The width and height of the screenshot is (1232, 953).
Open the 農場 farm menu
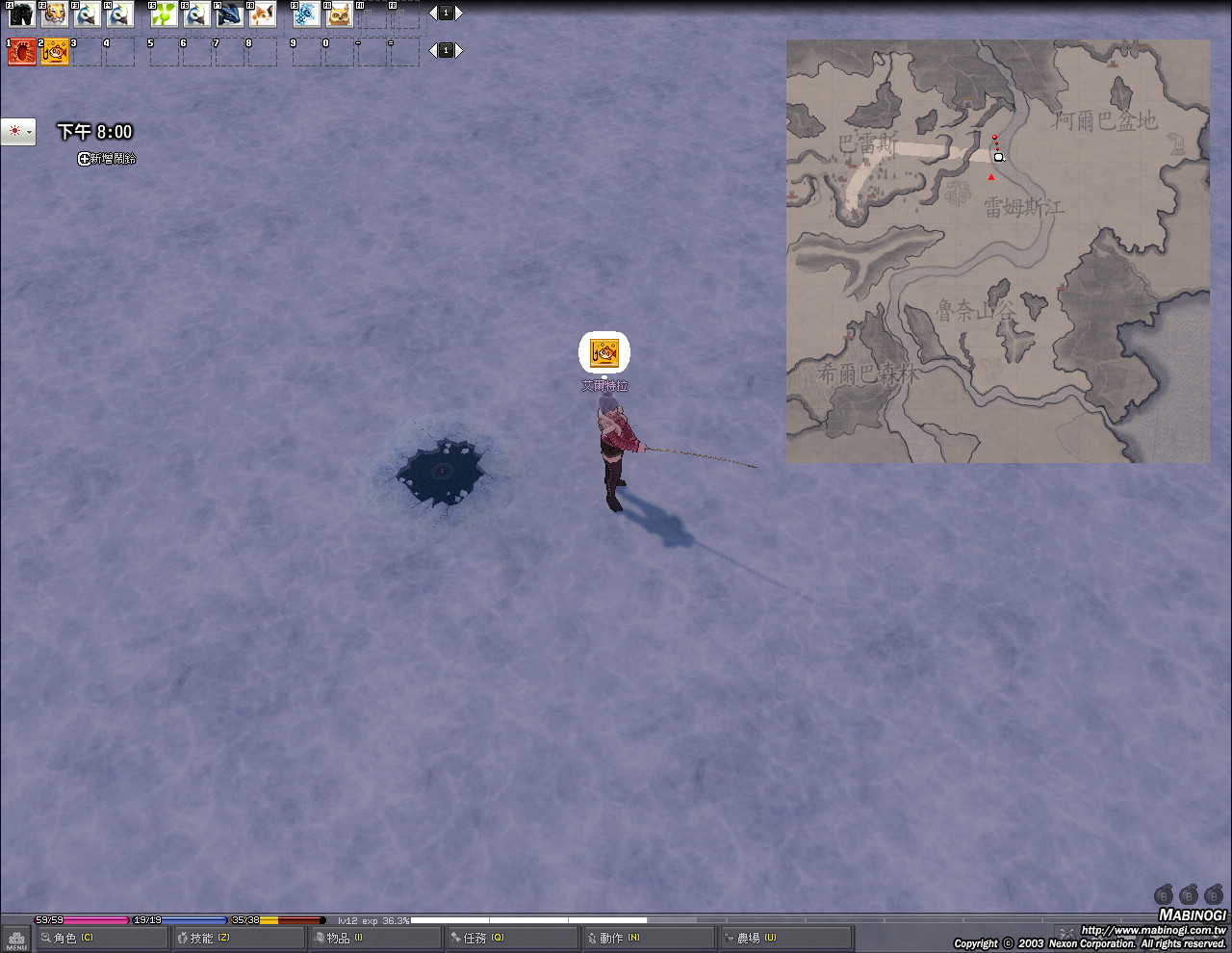point(751,938)
